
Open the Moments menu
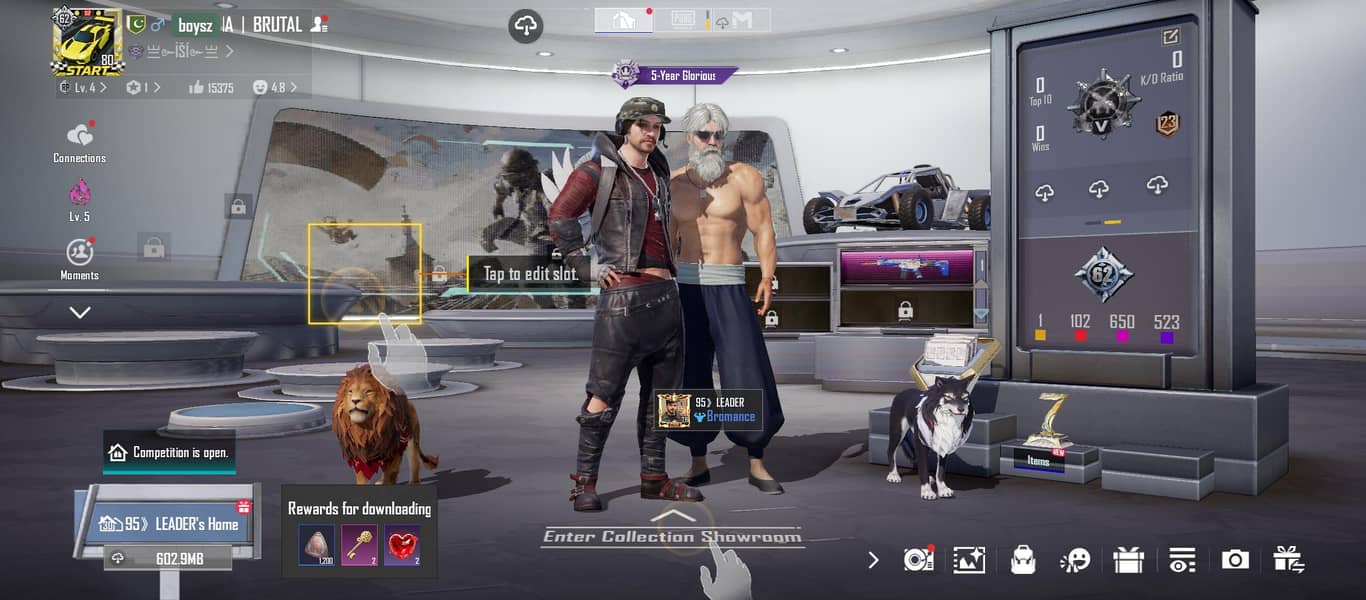coord(80,258)
